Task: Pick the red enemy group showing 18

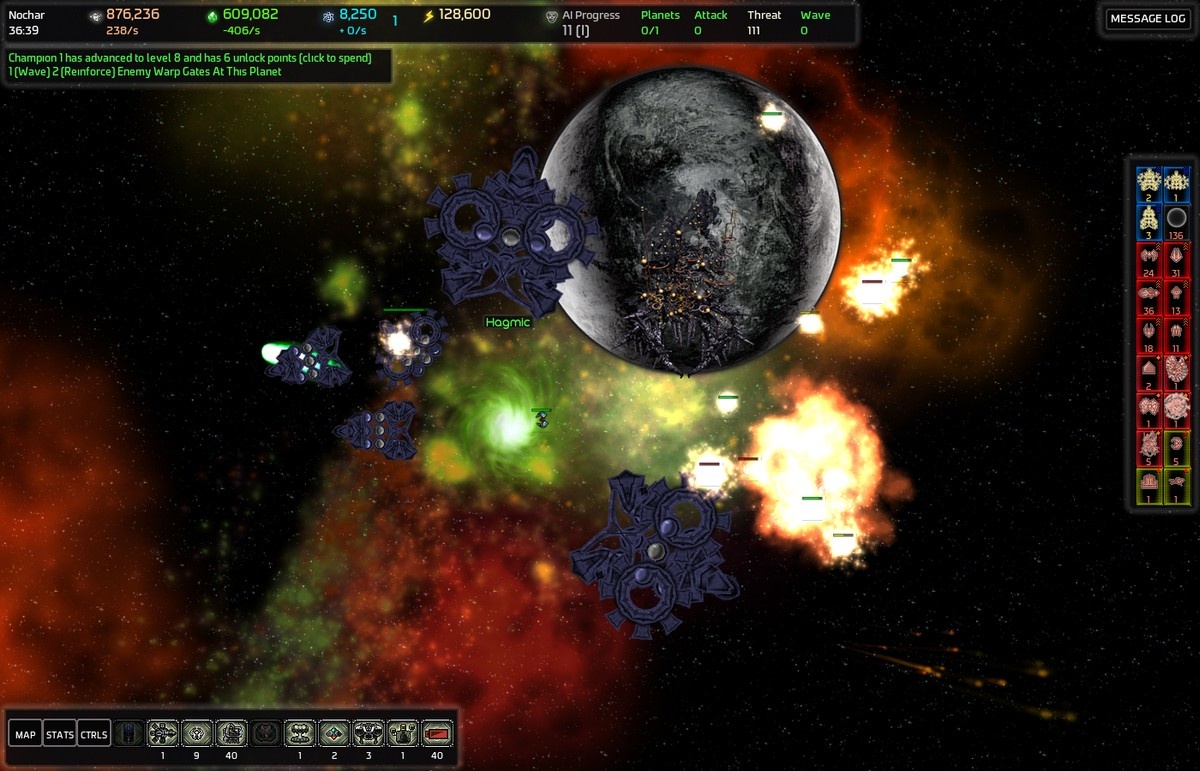Action: [x=1149, y=333]
